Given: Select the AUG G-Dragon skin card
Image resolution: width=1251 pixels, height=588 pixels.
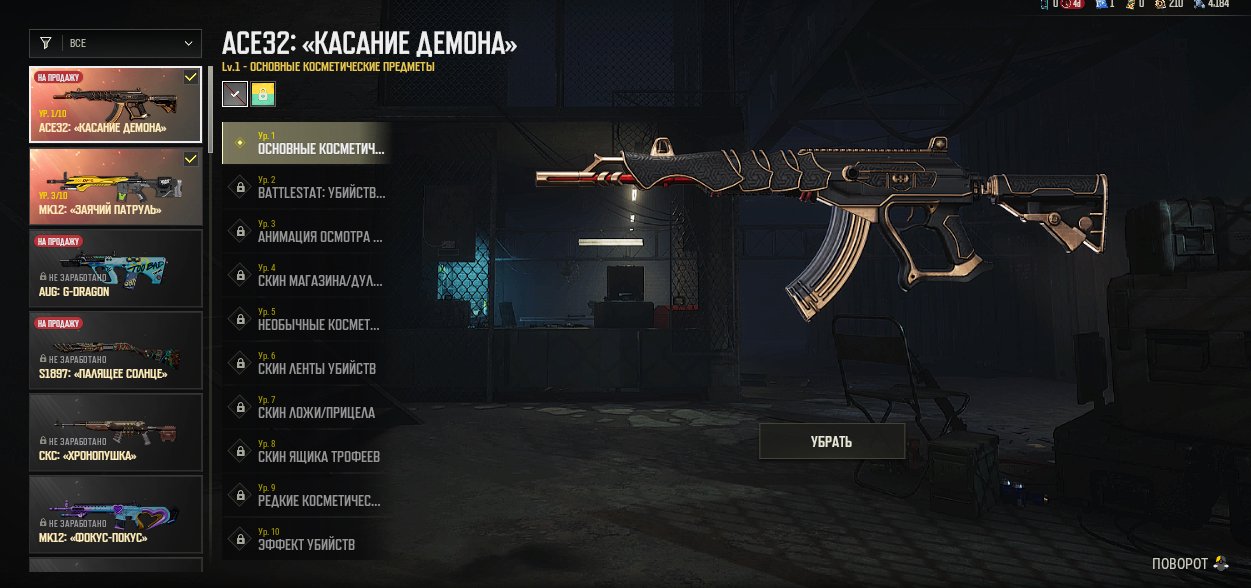Looking at the screenshot, I should pyautogui.click(x=116, y=267).
